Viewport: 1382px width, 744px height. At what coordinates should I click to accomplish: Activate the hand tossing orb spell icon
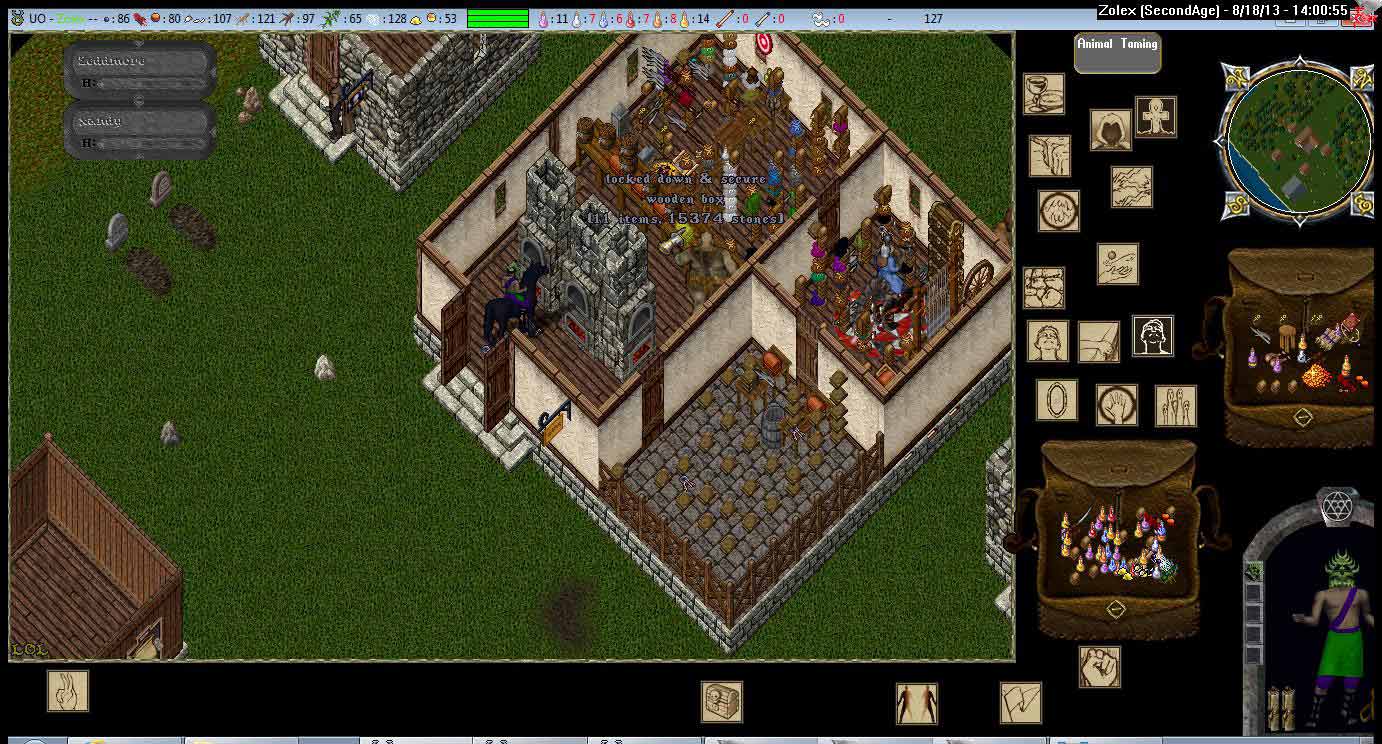click(1117, 264)
